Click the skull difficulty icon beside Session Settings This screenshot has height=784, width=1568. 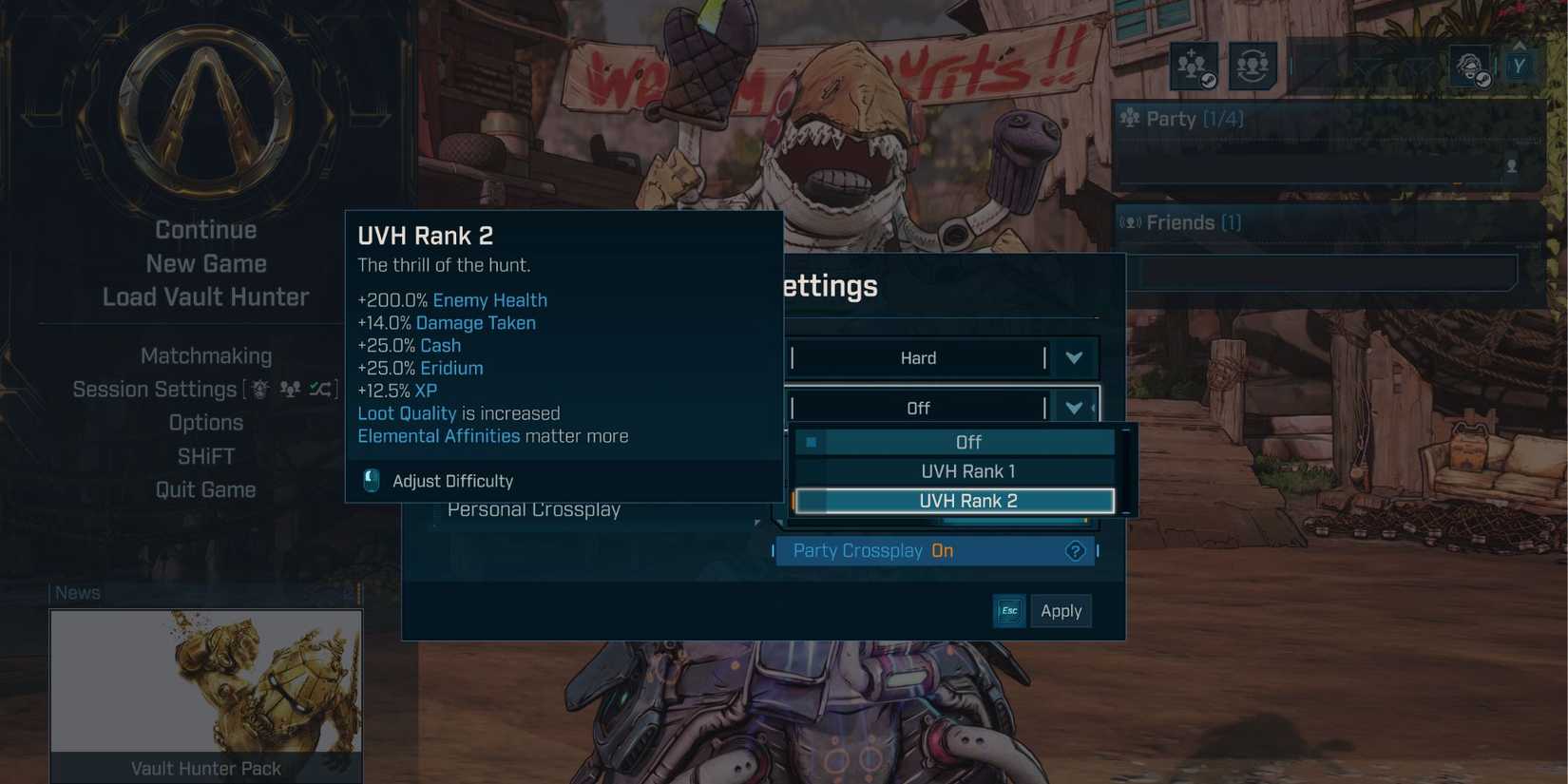[x=258, y=389]
